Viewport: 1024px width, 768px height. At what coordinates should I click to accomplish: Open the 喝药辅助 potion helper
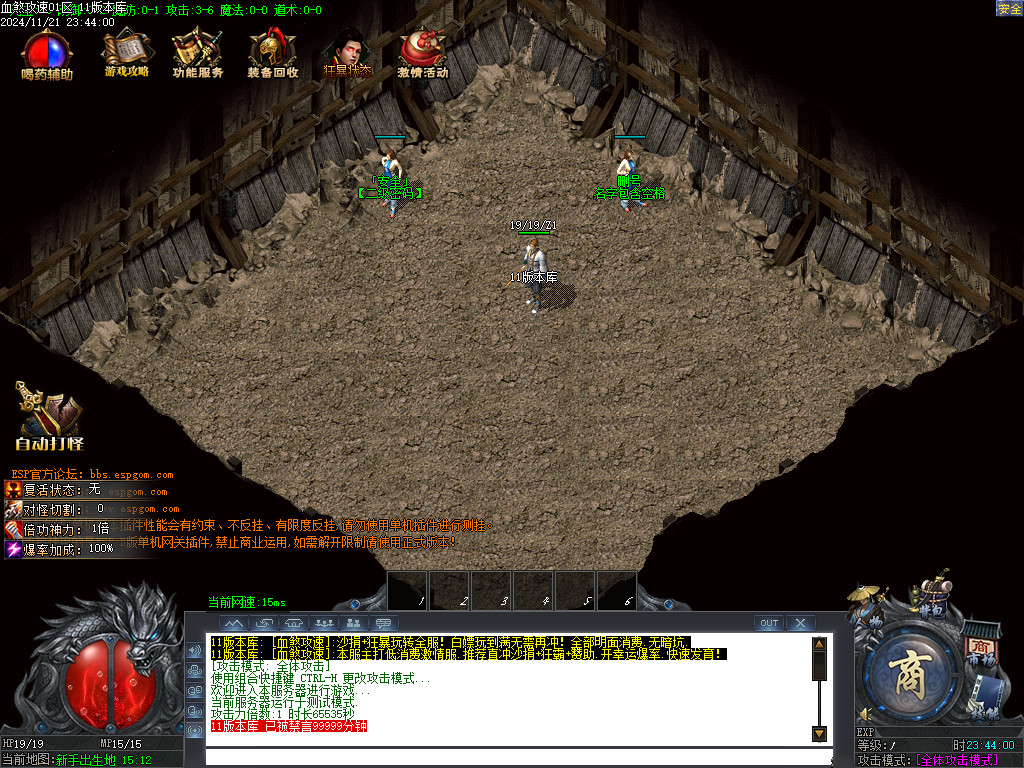pyautogui.click(x=47, y=54)
